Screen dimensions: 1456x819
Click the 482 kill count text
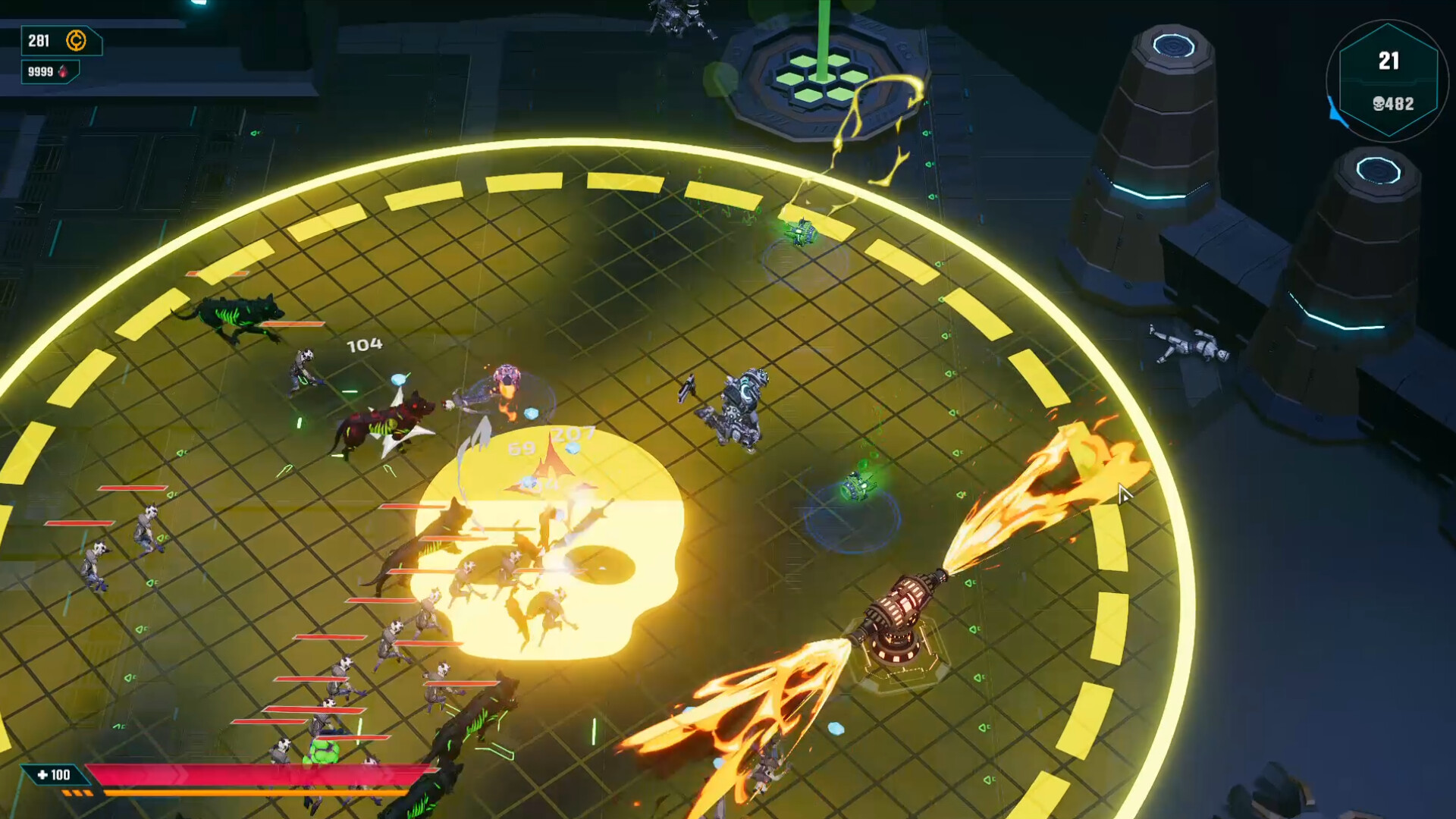1401,103
